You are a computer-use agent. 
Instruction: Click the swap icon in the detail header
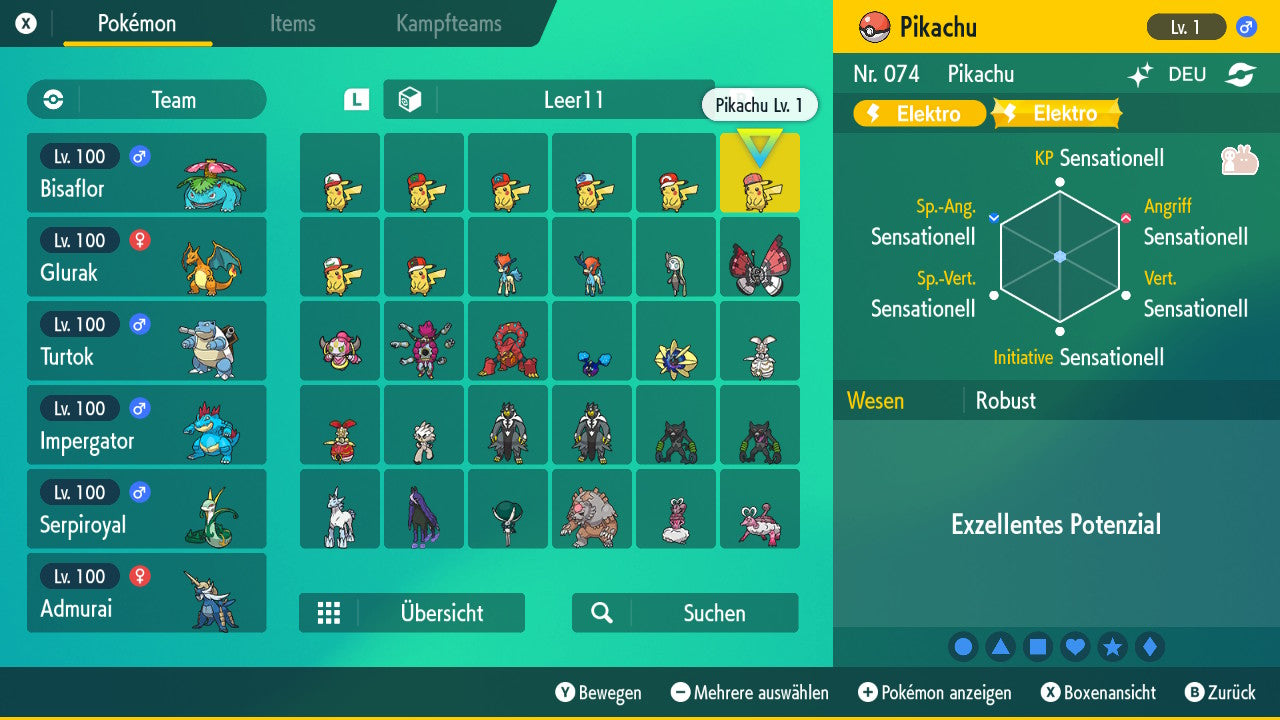pos(1243,74)
